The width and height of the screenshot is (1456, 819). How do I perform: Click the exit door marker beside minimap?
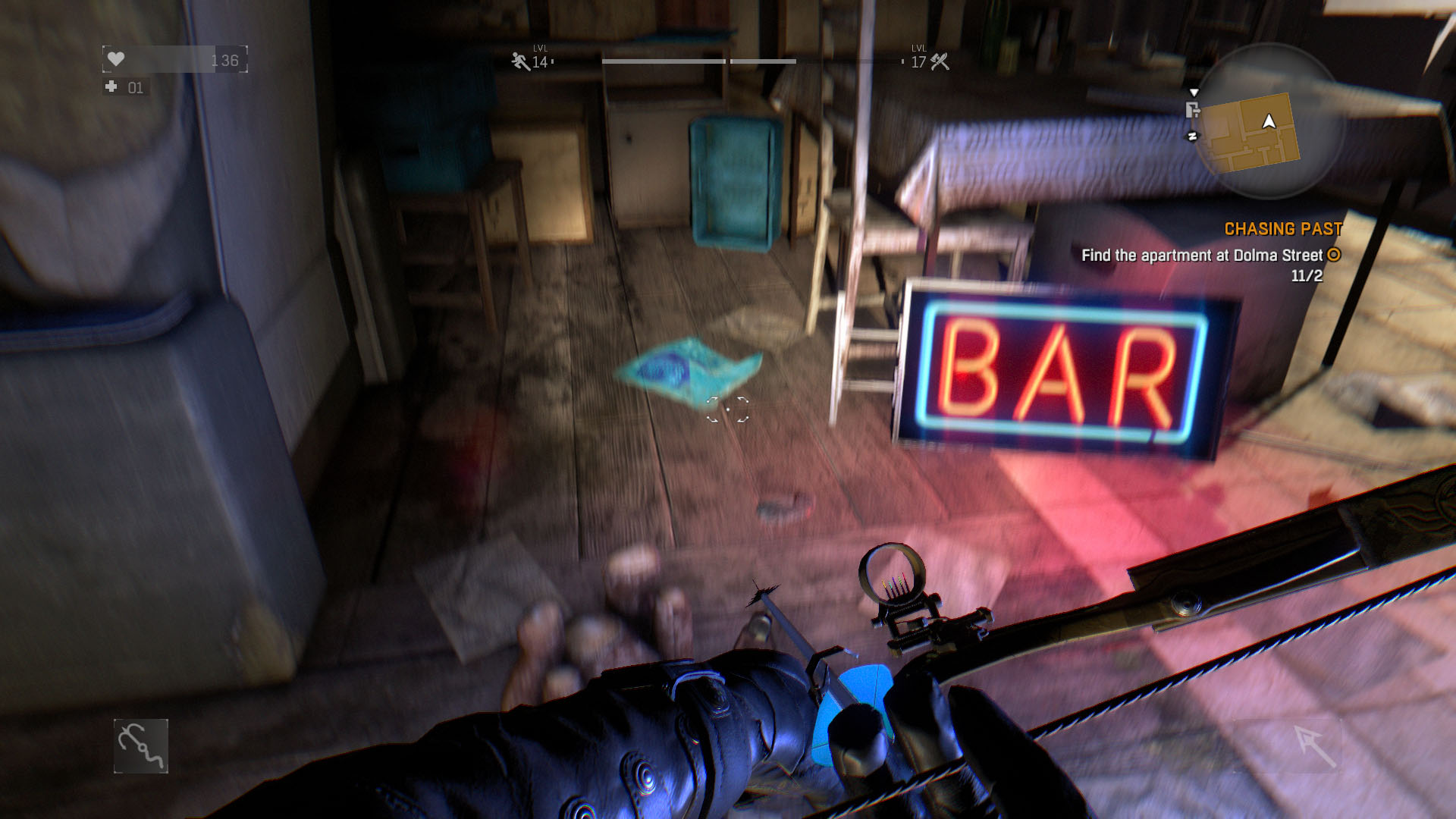pyautogui.click(x=1192, y=110)
